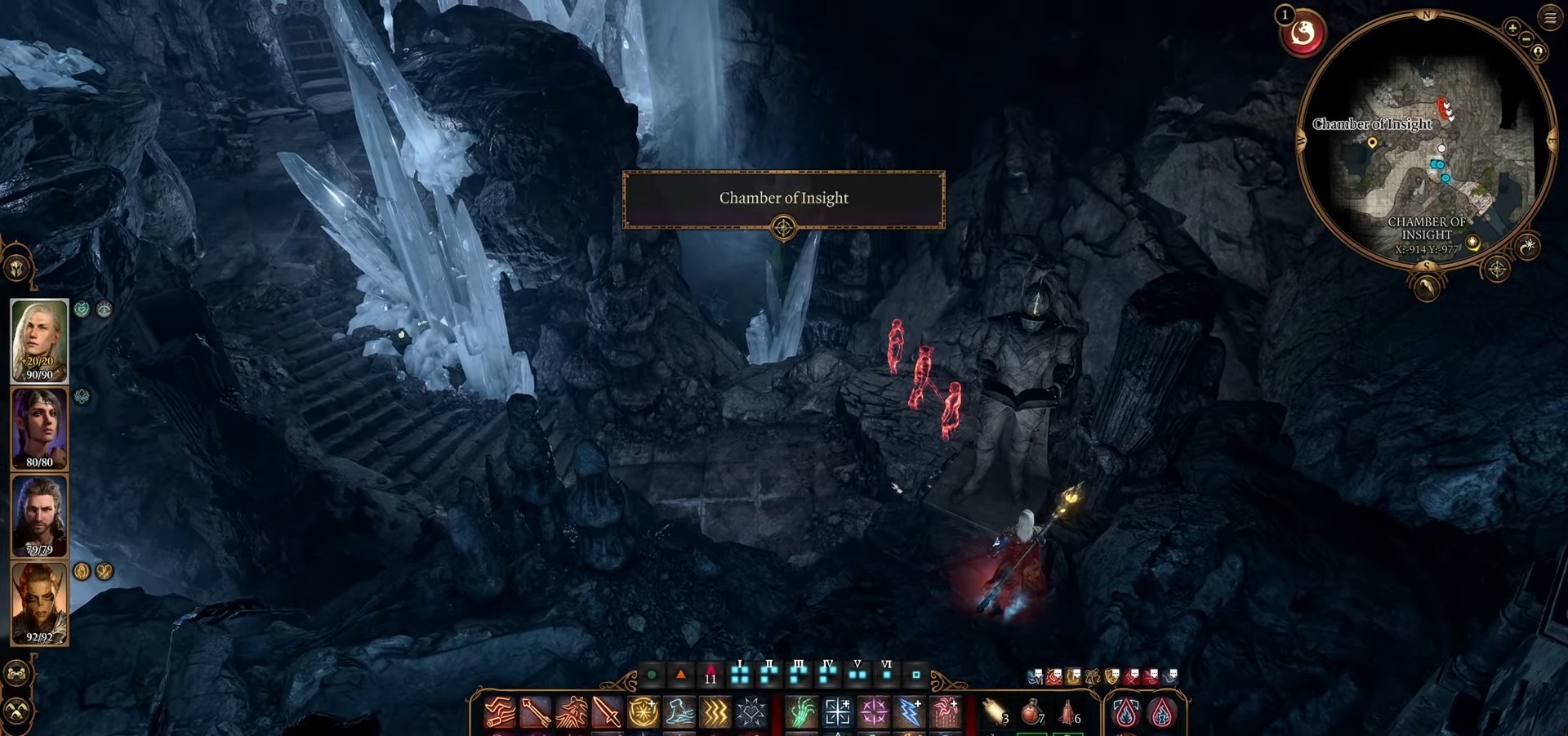Viewport: 1568px width, 736px height.
Task: Filter hotbar by level I spell slots
Action: (740, 674)
